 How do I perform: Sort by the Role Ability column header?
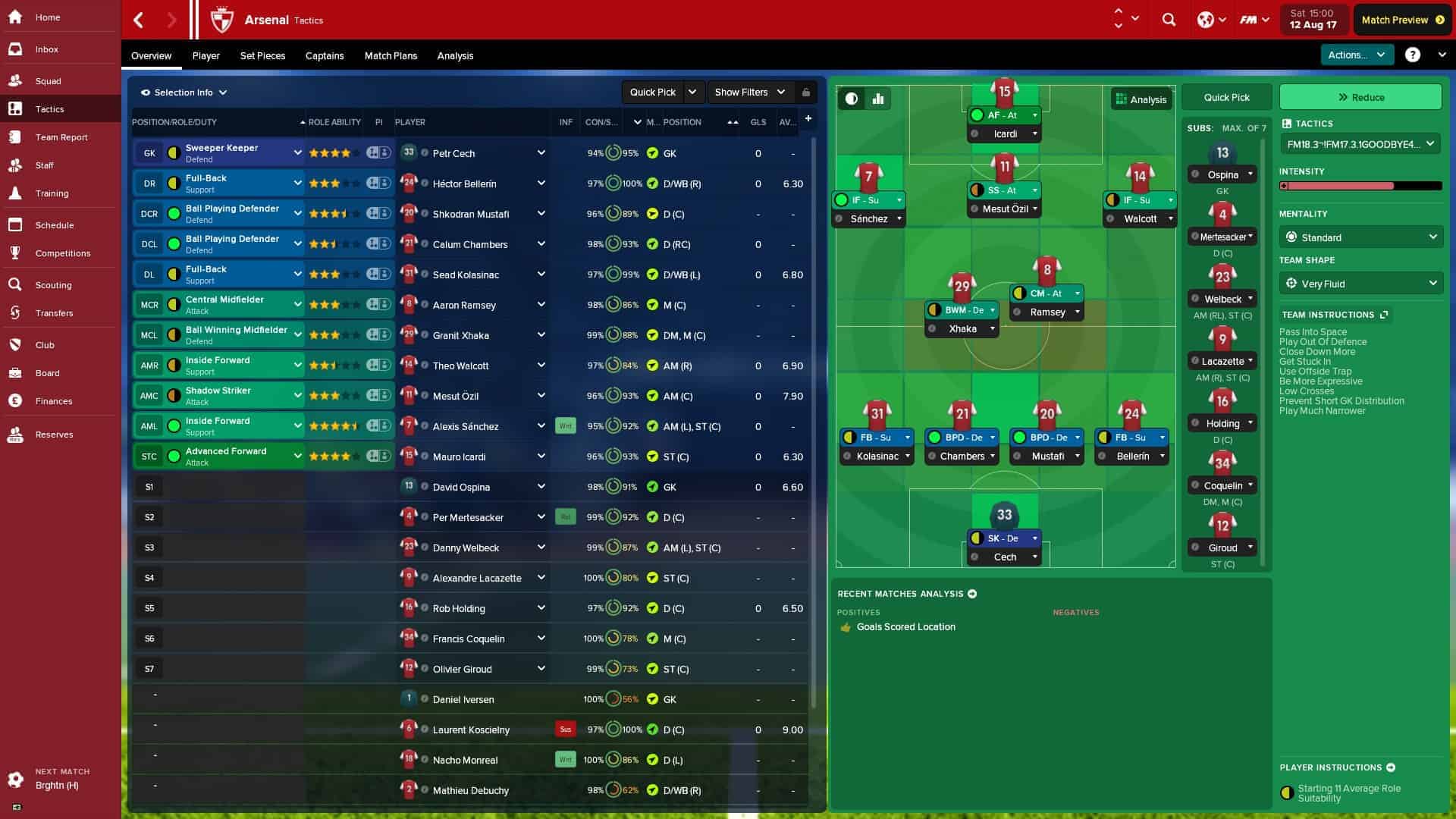(x=334, y=122)
